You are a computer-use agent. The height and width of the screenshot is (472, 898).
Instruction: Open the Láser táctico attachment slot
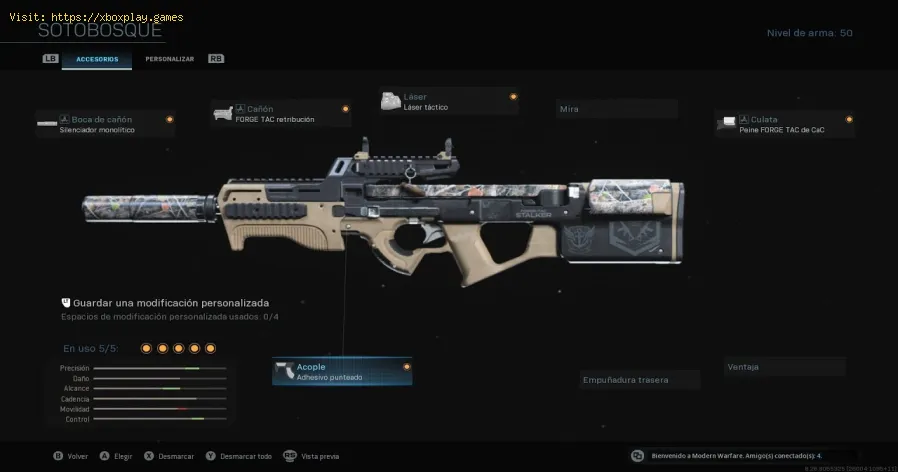pyautogui.click(x=449, y=101)
